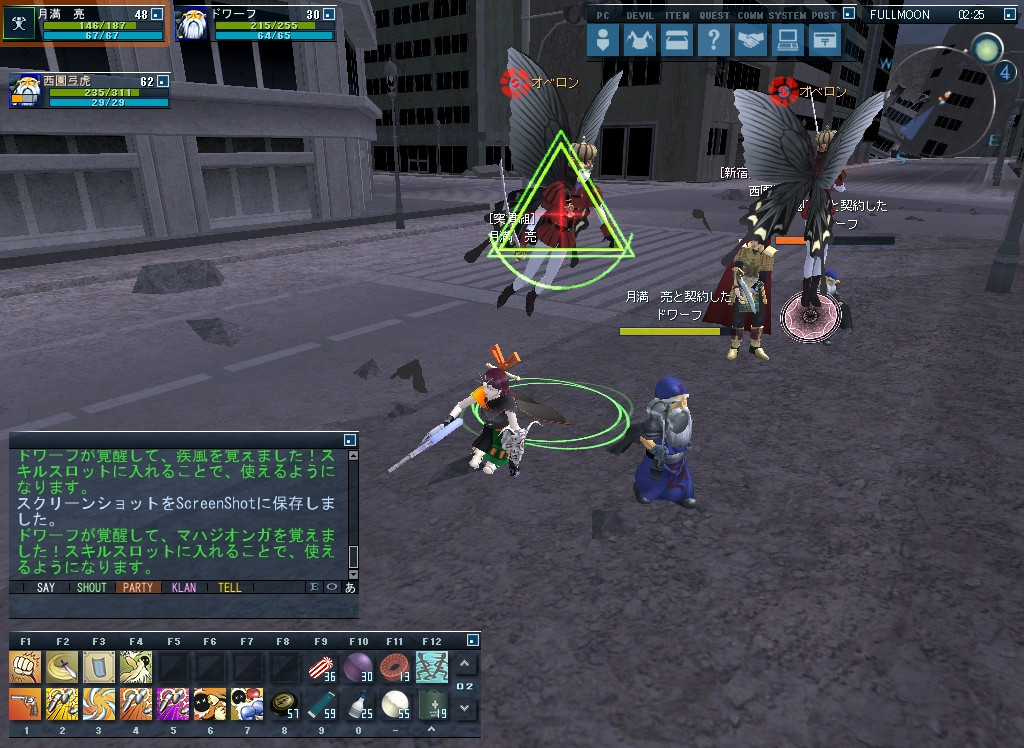Choose the KLAN chat channel
1024x748 pixels.
pyautogui.click(x=184, y=587)
